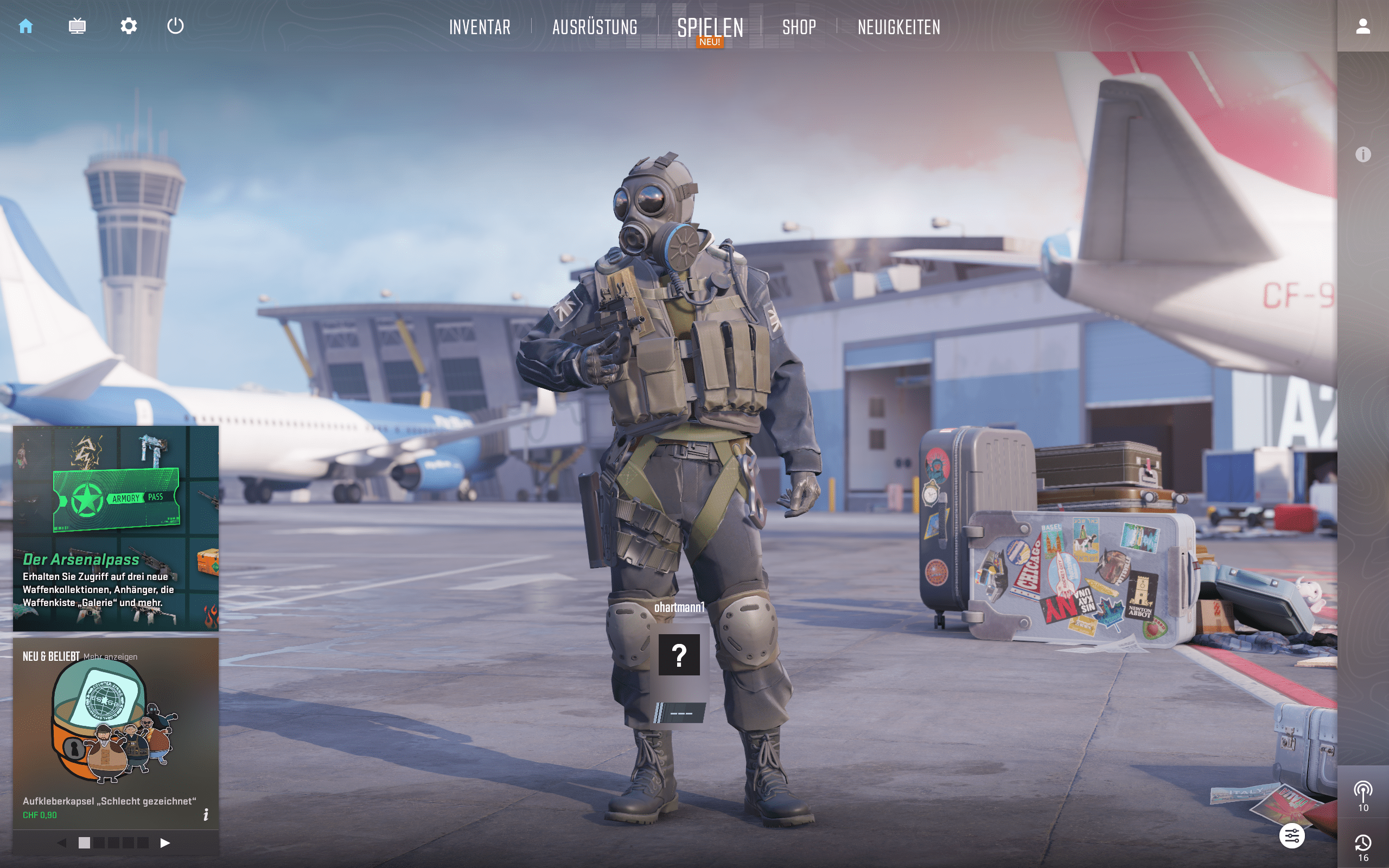Advance the store carousel with right arrow
1389x868 pixels.
pos(165,843)
